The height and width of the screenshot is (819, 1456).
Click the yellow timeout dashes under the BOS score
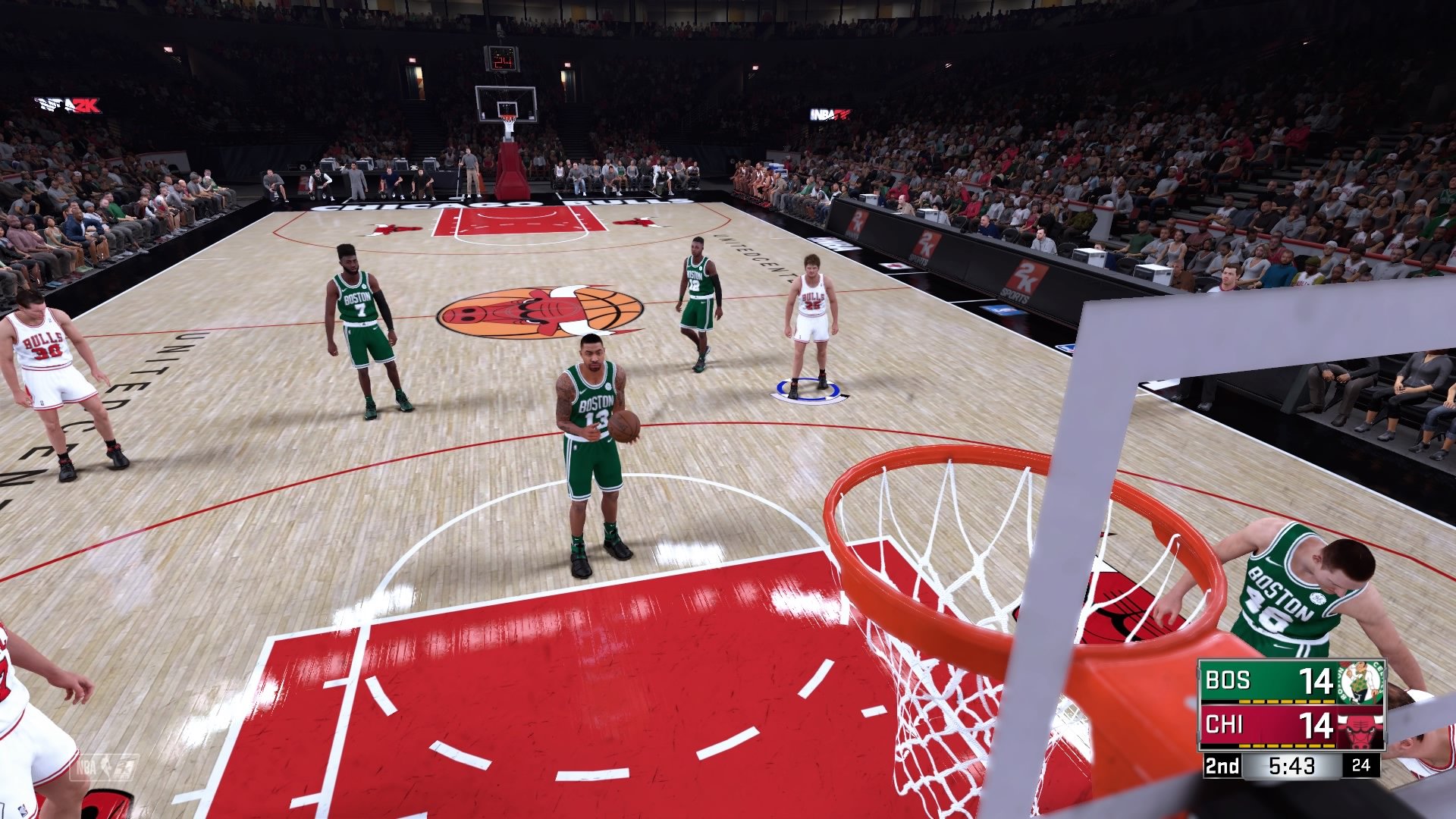pyautogui.click(x=1286, y=701)
